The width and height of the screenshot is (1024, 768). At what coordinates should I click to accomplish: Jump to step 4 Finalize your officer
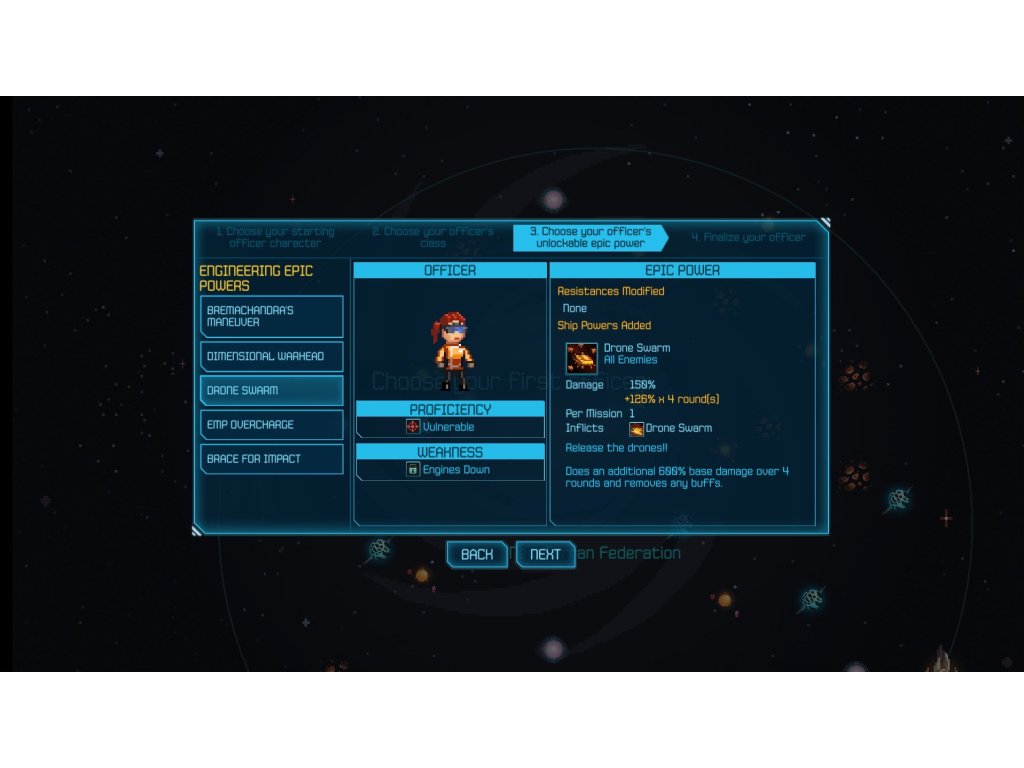748,238
